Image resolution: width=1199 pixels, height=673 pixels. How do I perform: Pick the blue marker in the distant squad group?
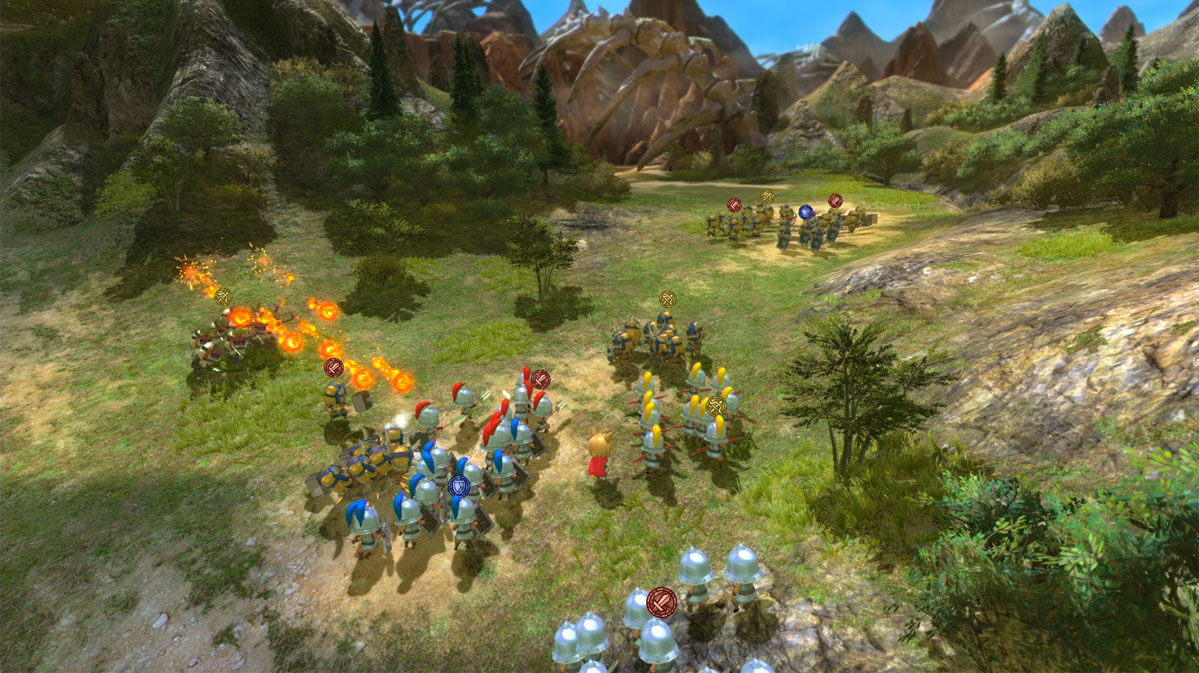(805, 211)
